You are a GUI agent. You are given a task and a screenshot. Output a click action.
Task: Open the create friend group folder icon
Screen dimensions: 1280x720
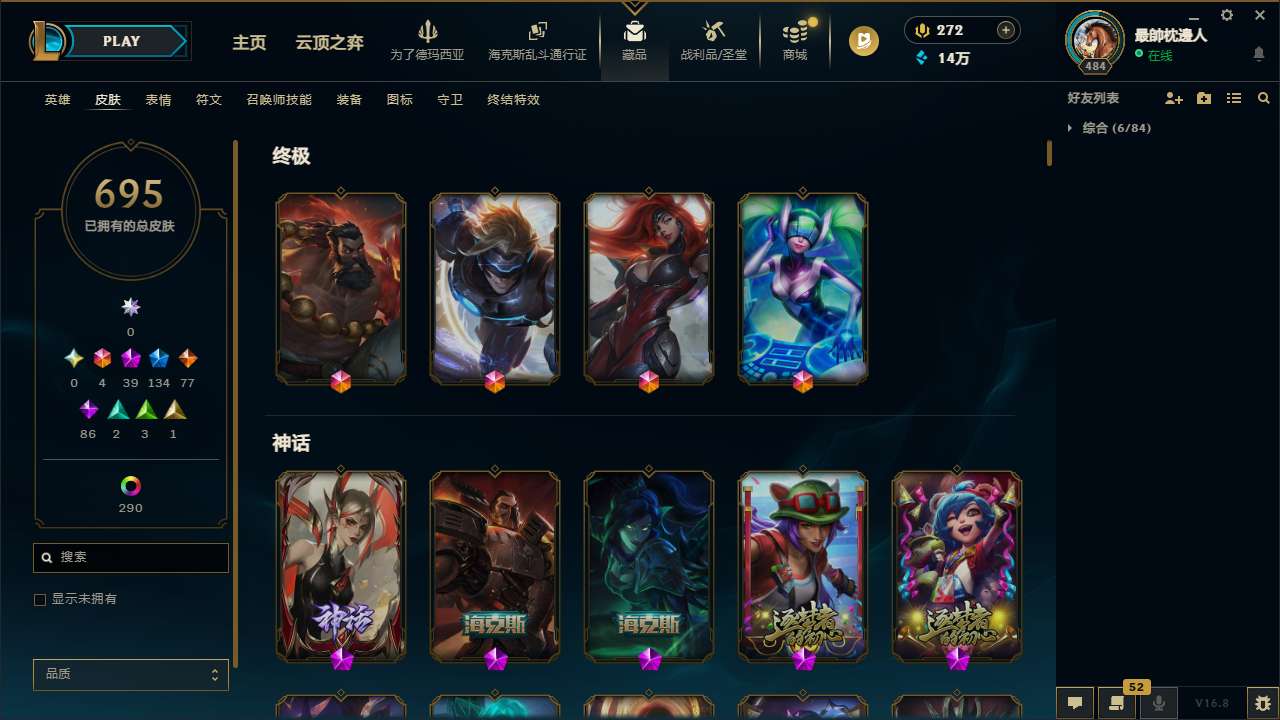tap(1203, 98)
